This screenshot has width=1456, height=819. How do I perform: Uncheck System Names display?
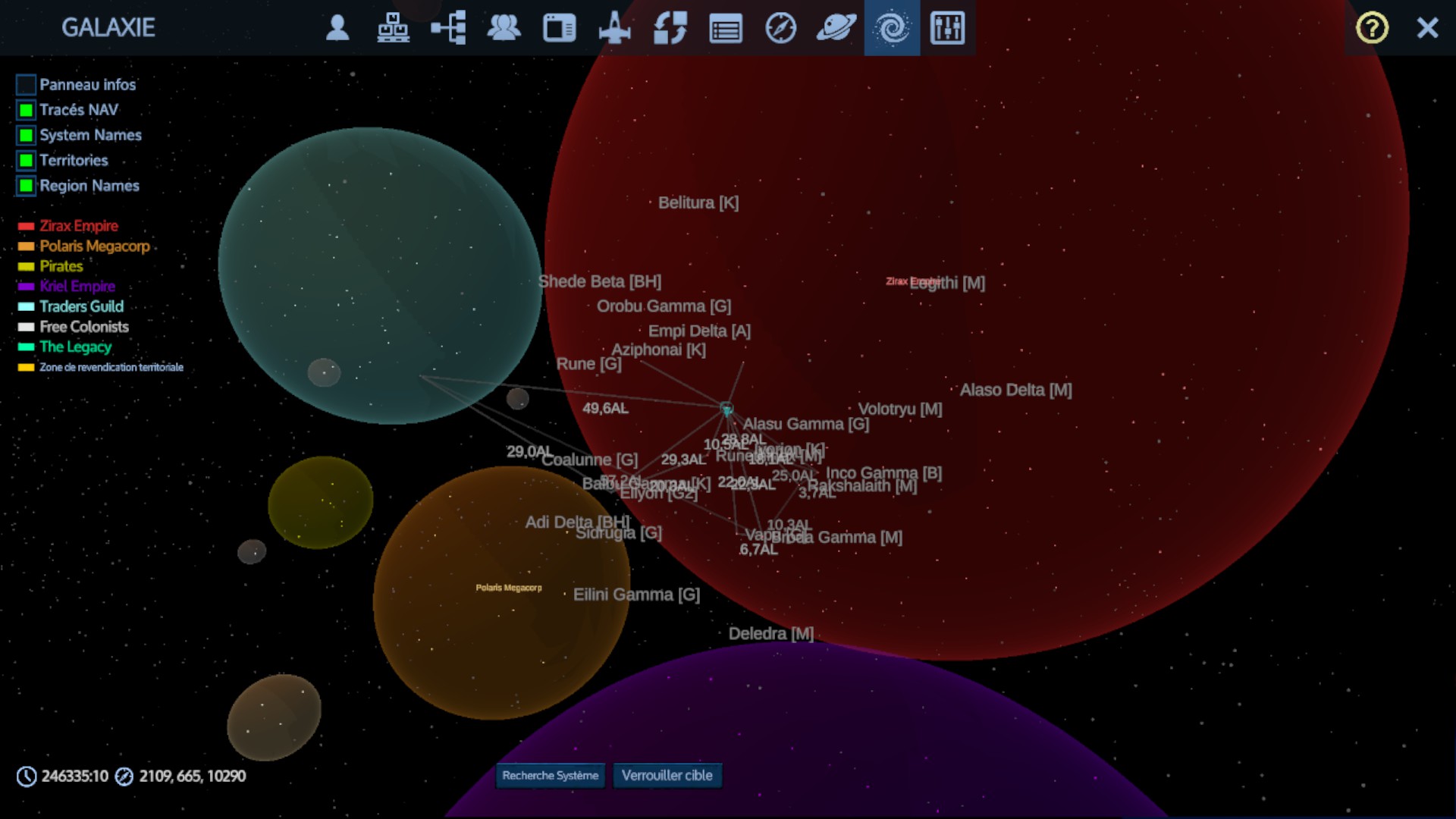pos(27,135)
